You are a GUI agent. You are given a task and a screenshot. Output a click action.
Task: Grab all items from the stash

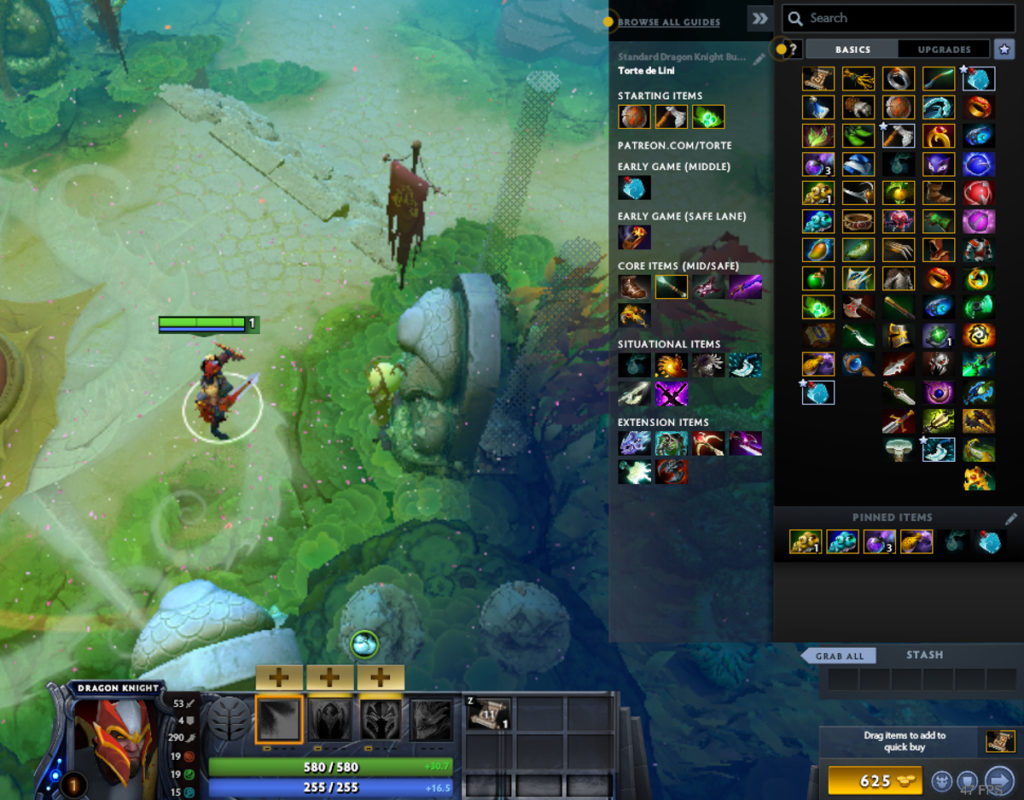tap(840, 656)
